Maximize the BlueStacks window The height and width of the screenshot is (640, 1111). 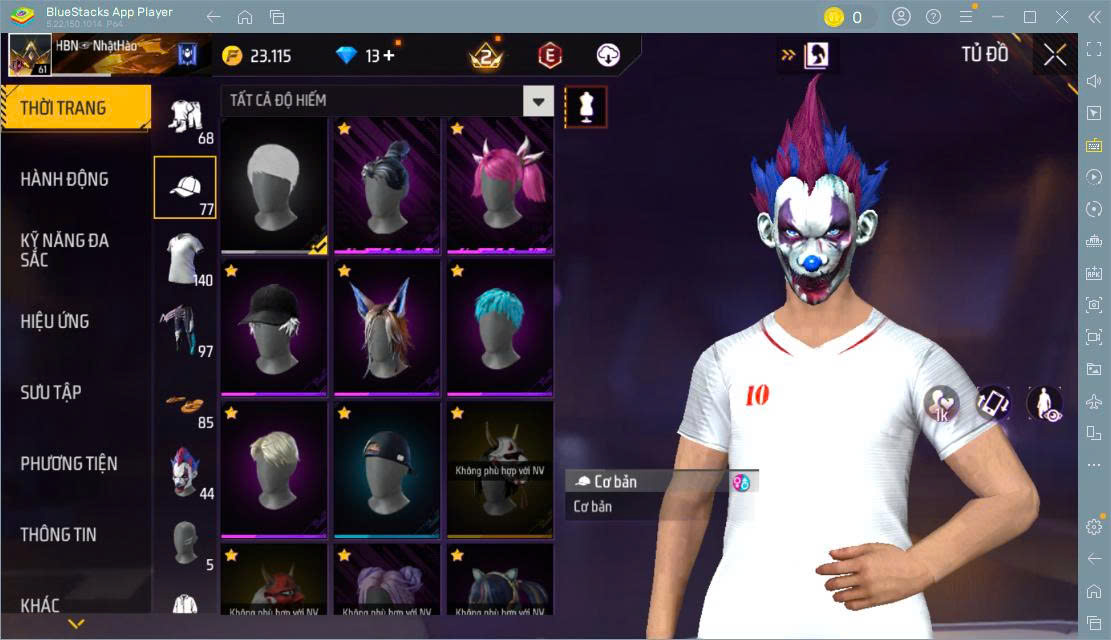click(x=1029, y=17)
